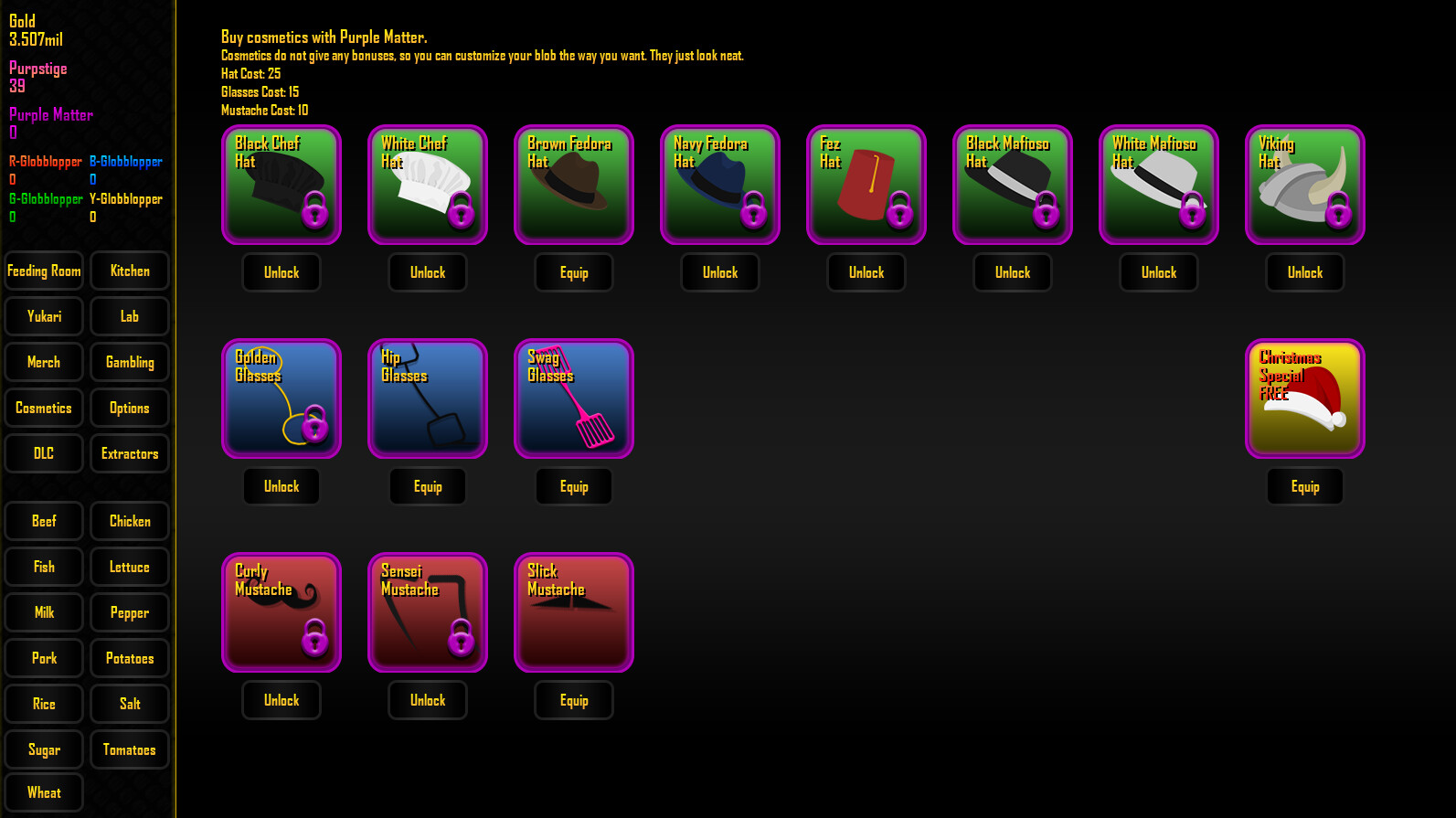Viewport: 1456px width, 818px height.
Task: Switch to the Kitchen section
Action: 129,271
